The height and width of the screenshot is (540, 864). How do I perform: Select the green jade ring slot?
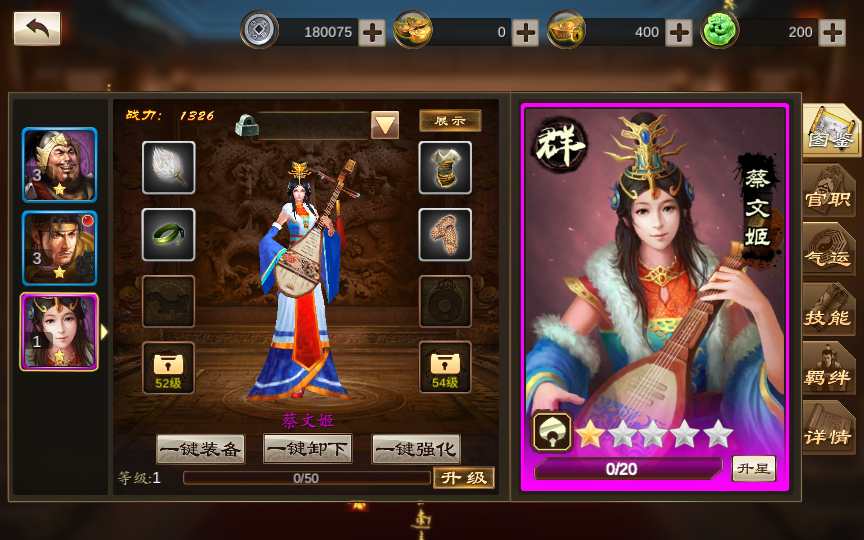(168, 234)
